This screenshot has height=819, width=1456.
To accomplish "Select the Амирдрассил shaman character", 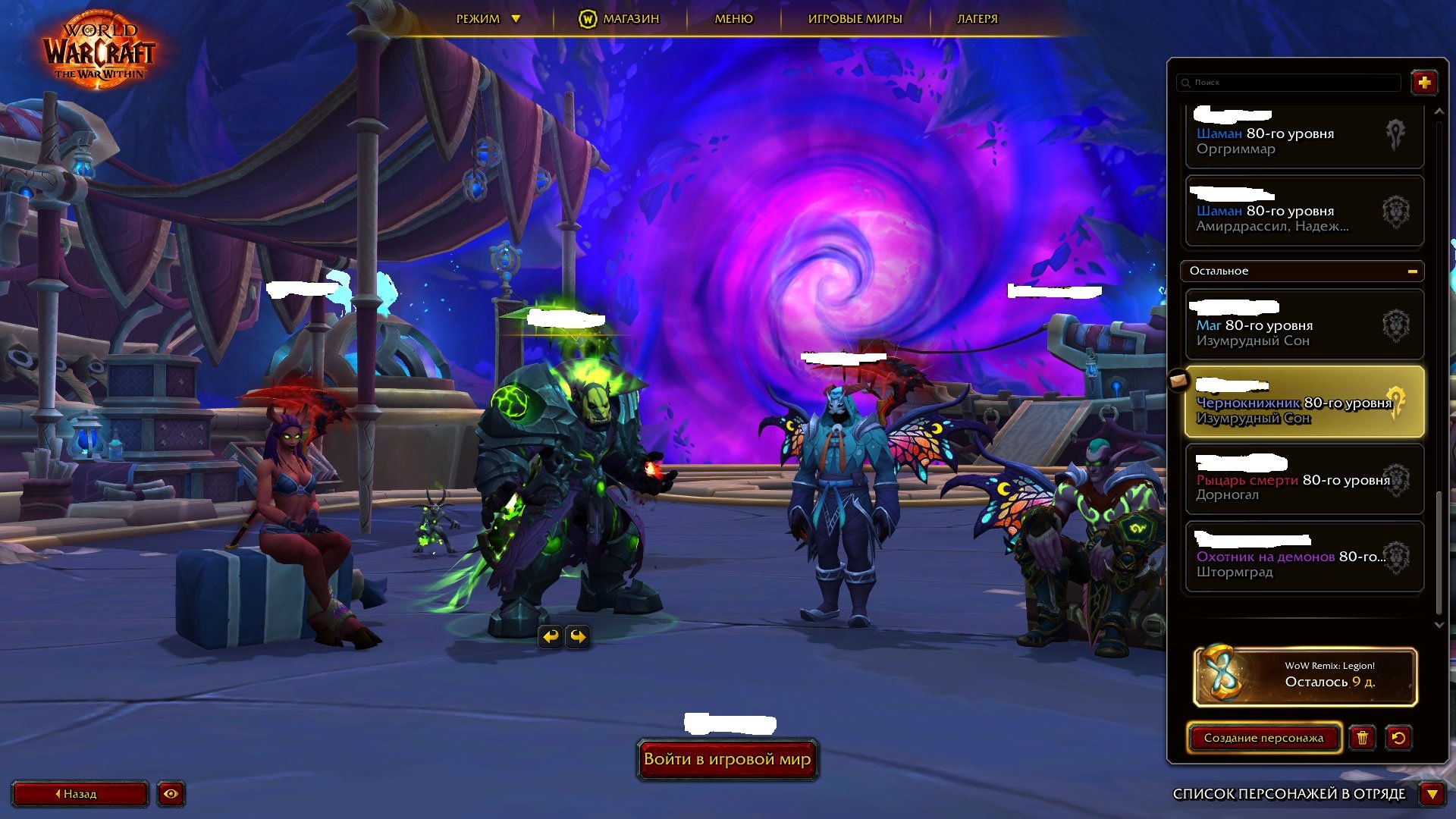I will click(x=1303, y=212).
